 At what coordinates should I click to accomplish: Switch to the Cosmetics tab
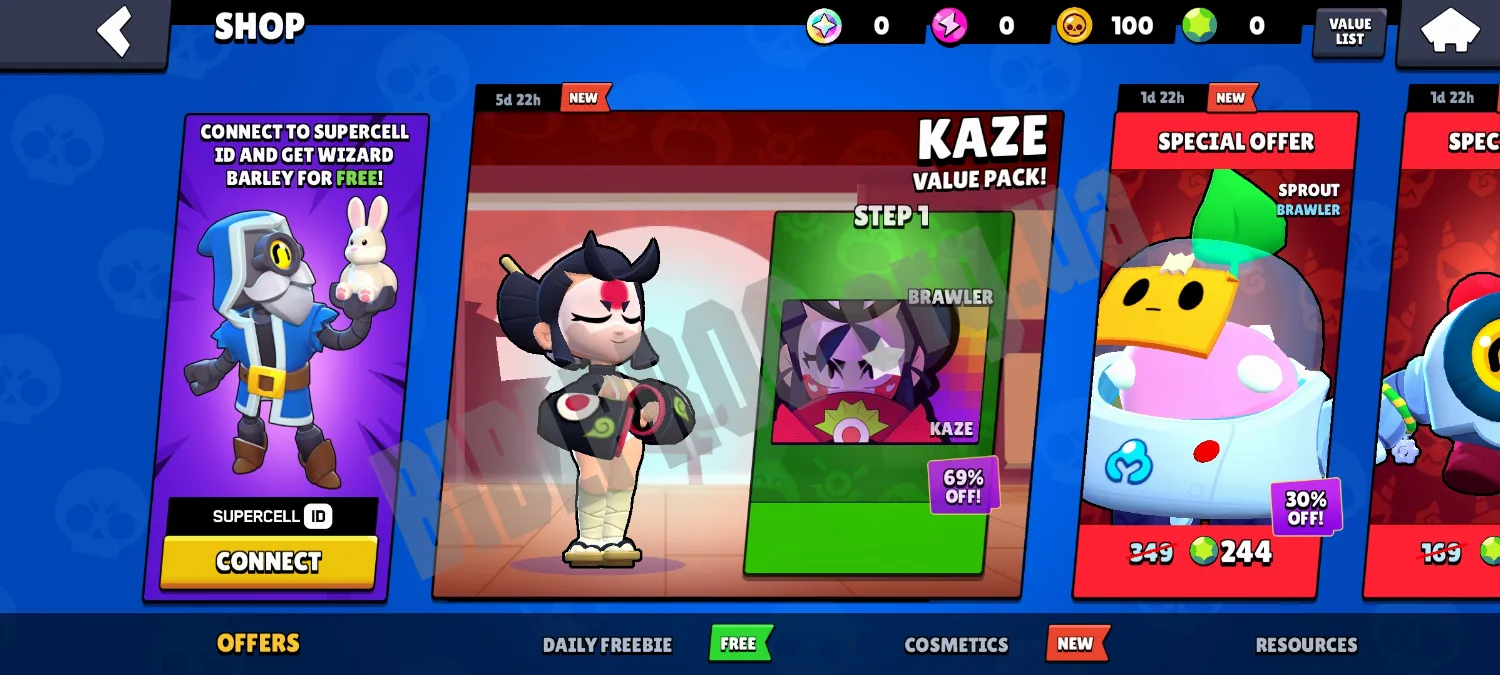[956, 645]
